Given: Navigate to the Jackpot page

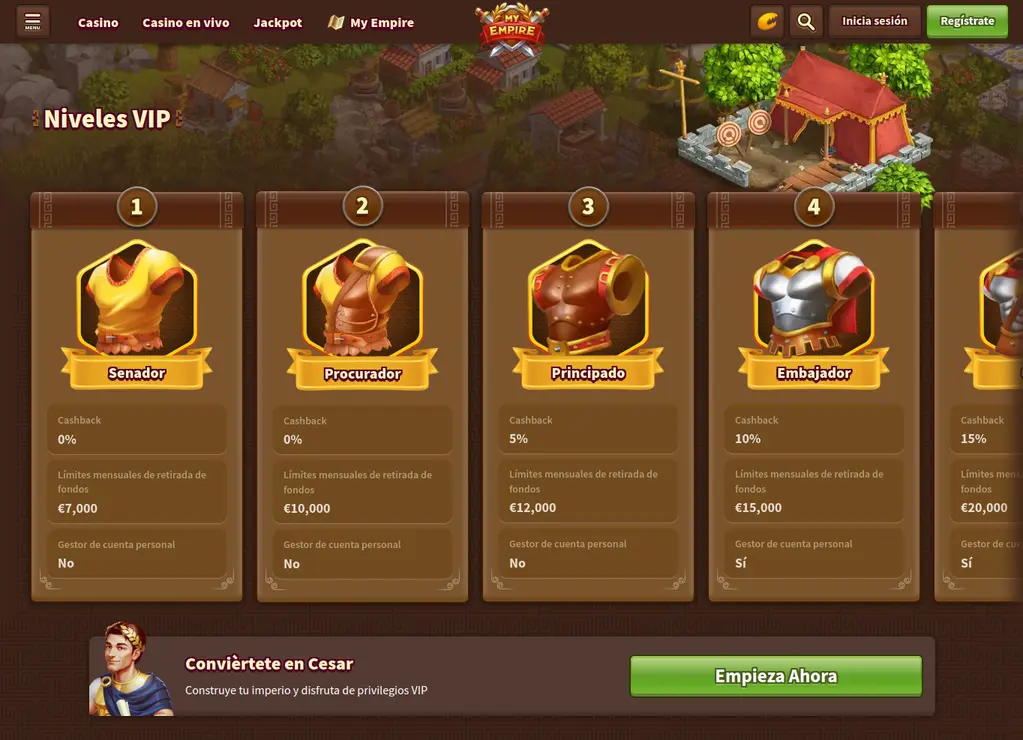Looking at the screenshot, I should tap(278, 23).
